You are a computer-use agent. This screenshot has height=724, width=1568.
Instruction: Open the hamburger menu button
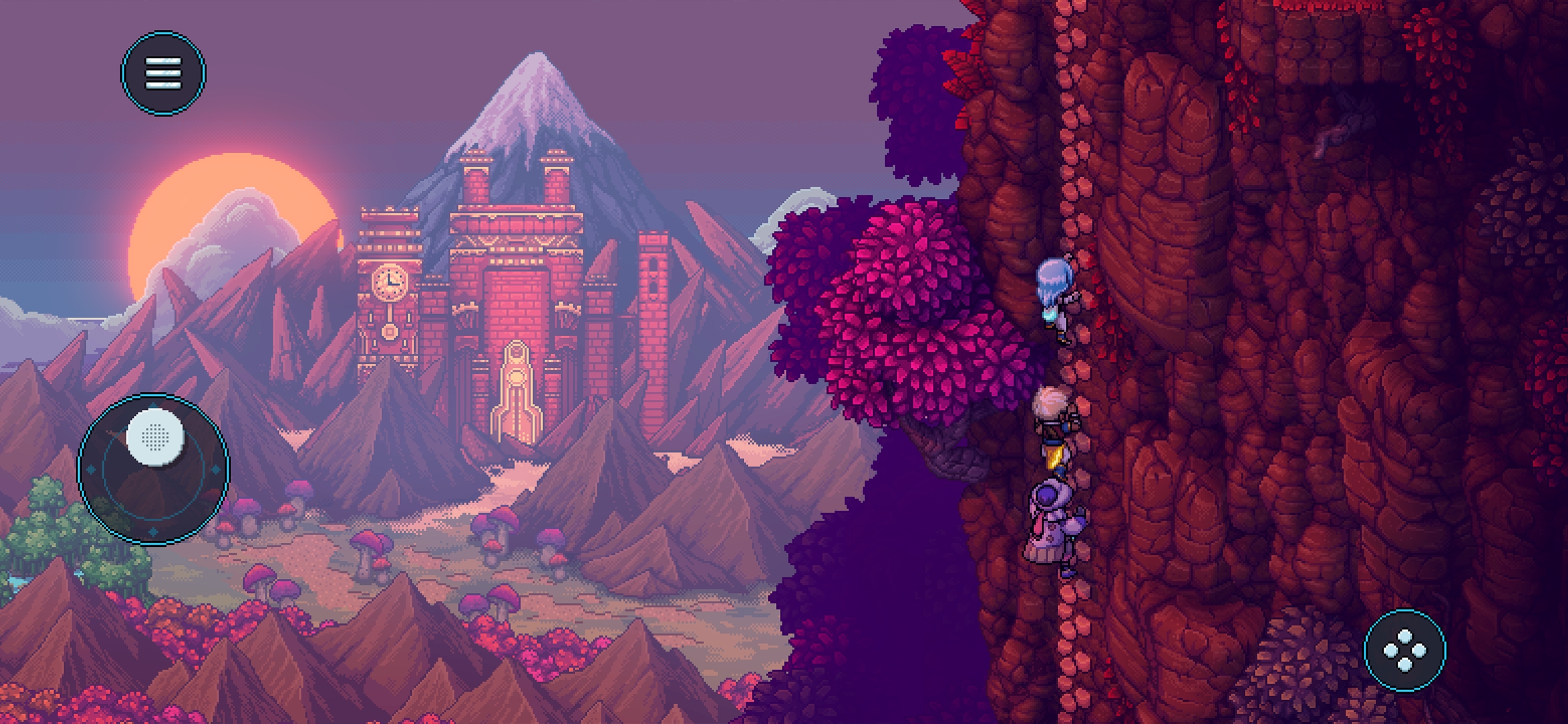click(x=163, y=73)
